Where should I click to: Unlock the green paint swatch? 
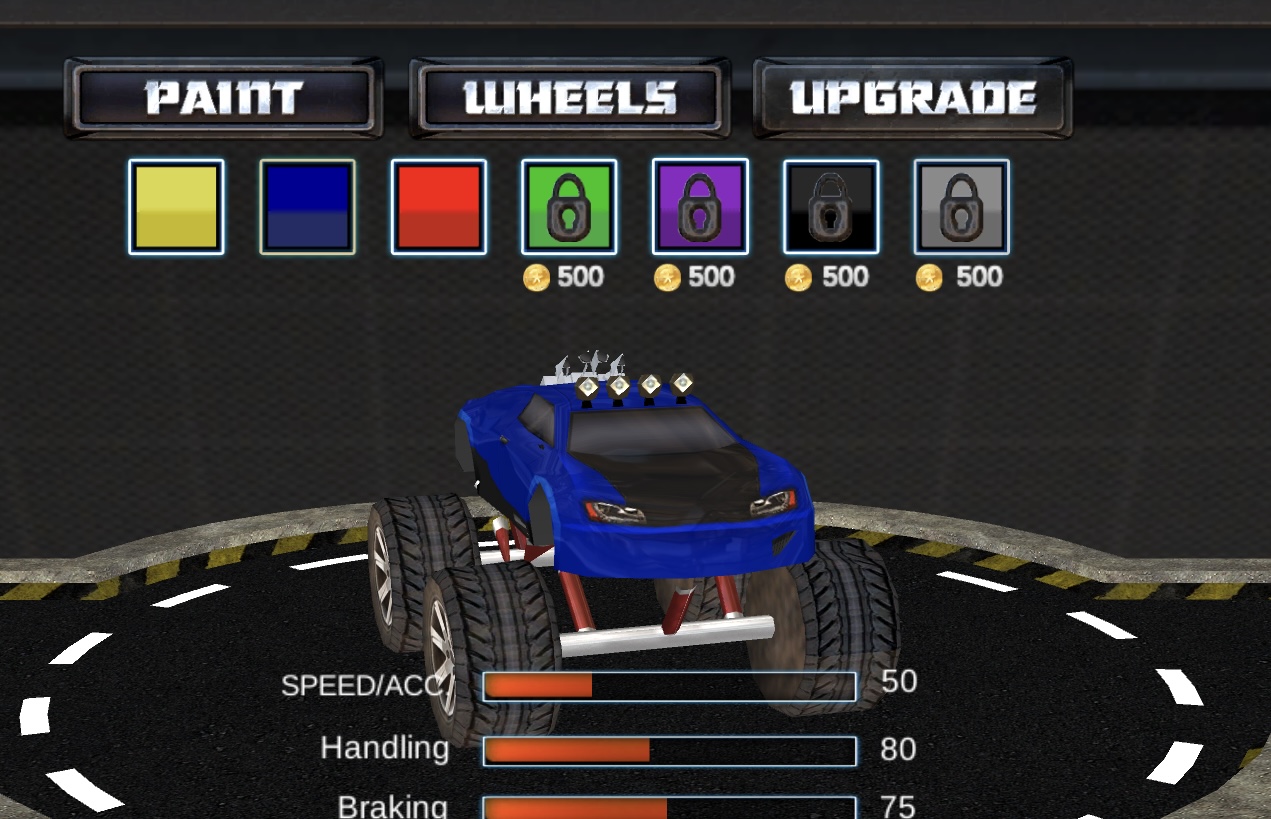569,207
